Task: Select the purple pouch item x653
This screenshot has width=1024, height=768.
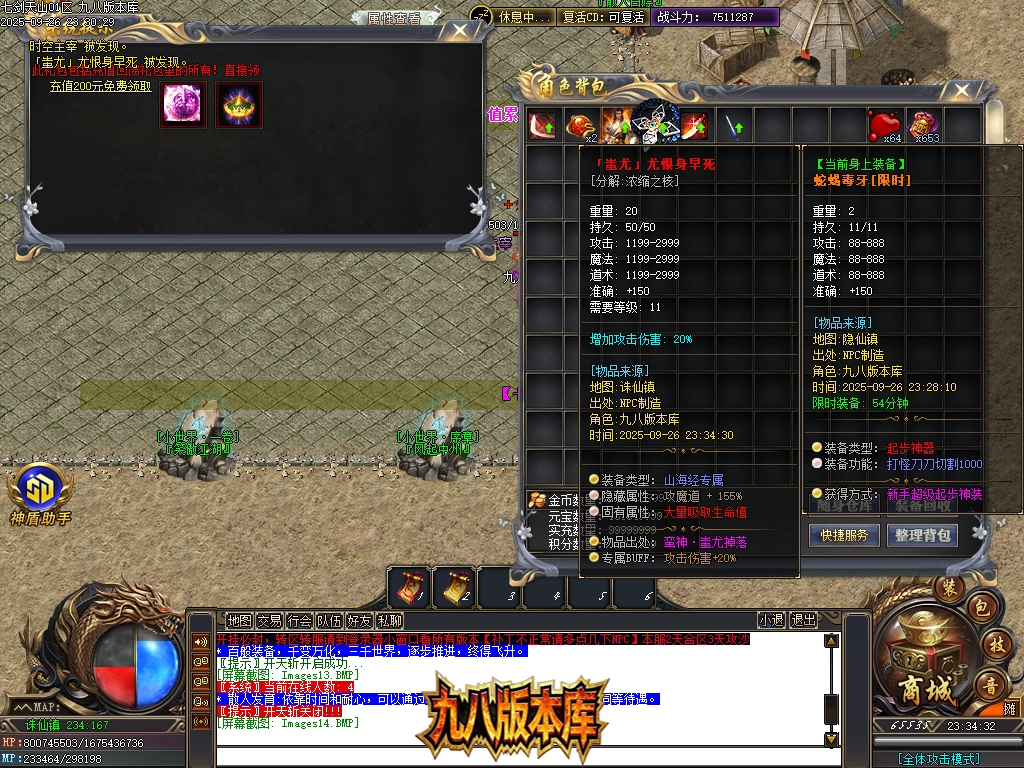Action: click(923, 126)
